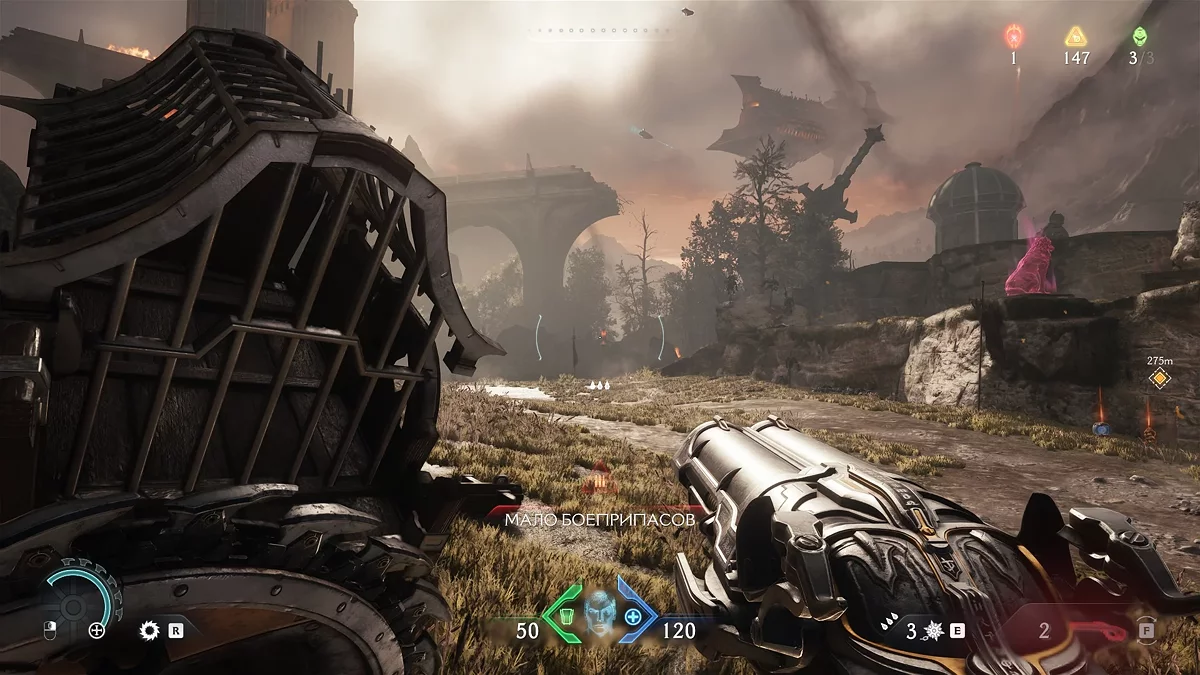The image size is (1200, 675).
Task: Click the green helmet extra lives icon
Action: [1139, 37]
